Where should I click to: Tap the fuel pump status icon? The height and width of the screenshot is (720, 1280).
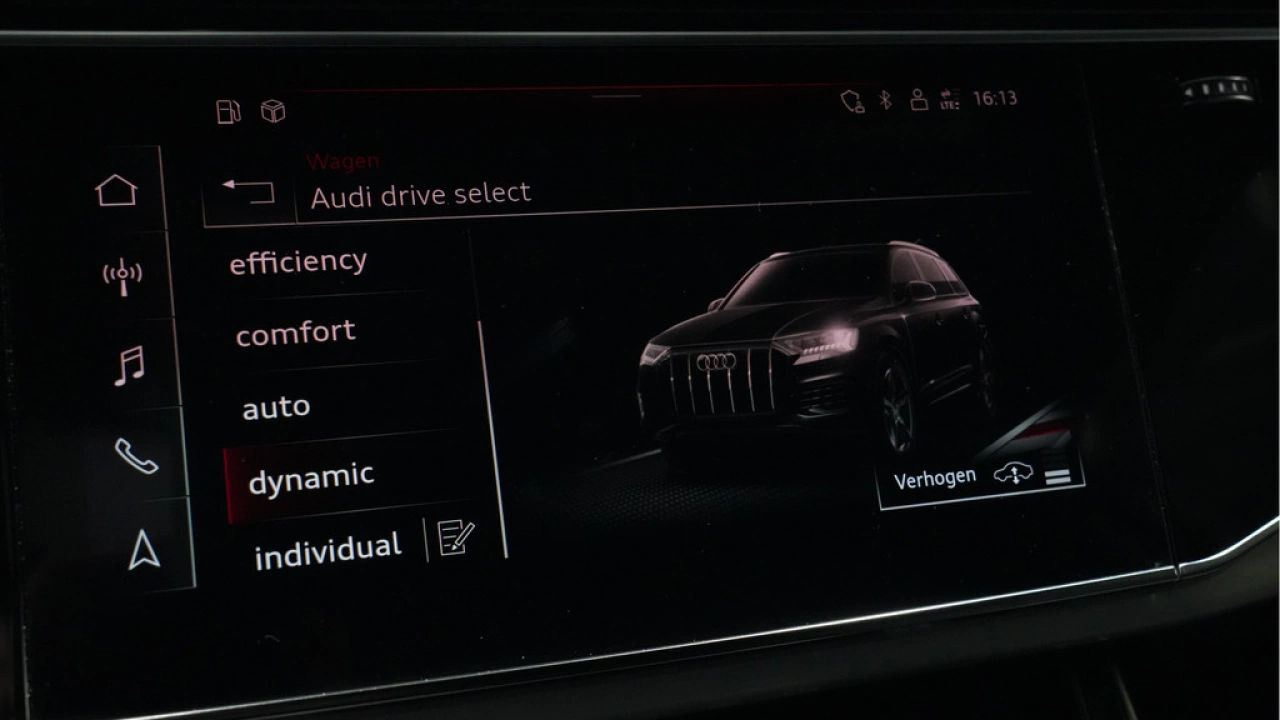point(227,112)
